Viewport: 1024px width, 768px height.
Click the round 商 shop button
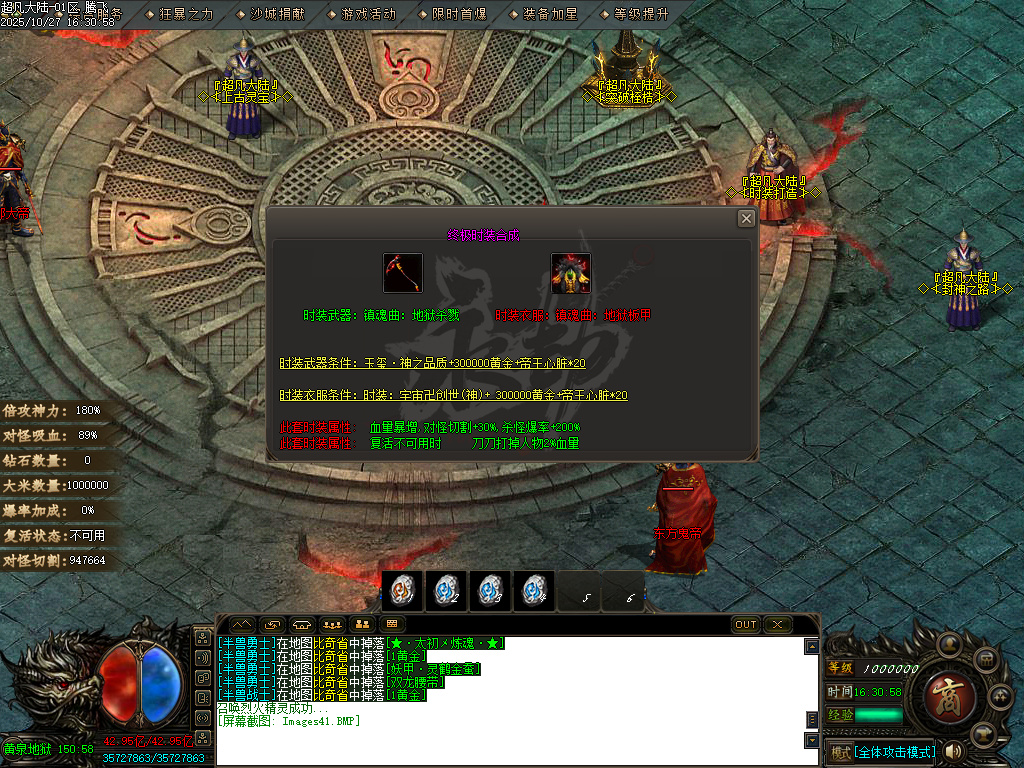pyautogui.click(x=943, y=690)
